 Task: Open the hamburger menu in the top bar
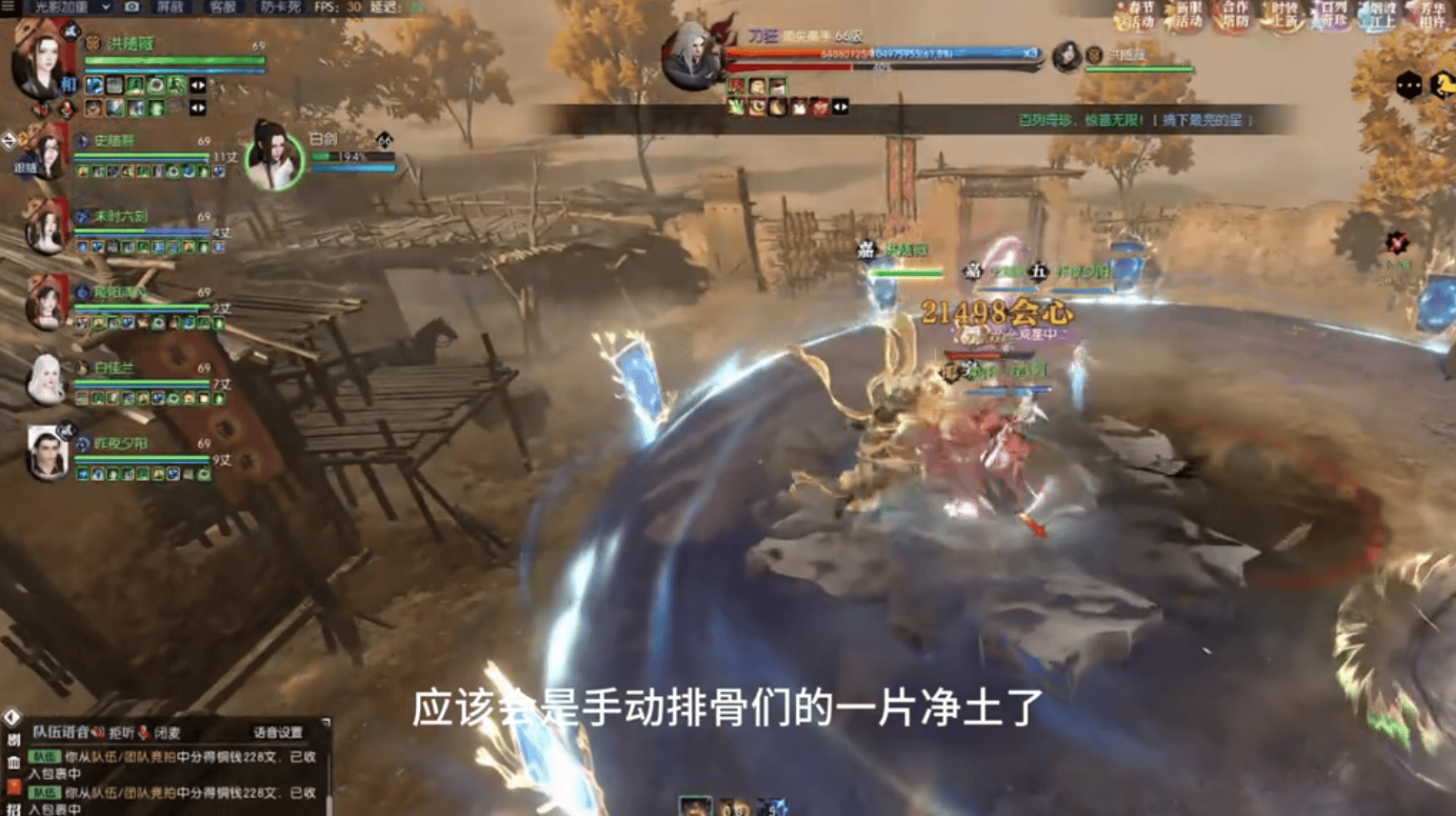click(8, 7)
